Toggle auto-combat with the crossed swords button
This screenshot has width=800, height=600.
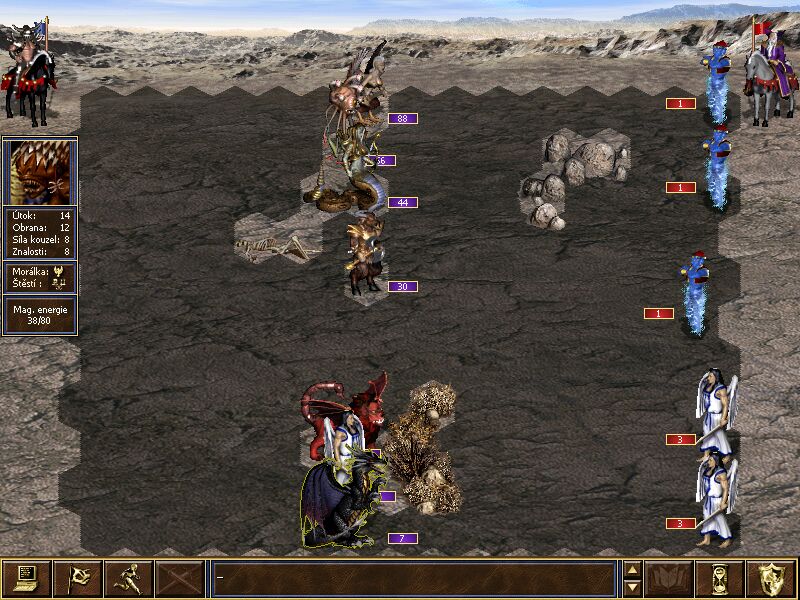click(x=180, y=578)
